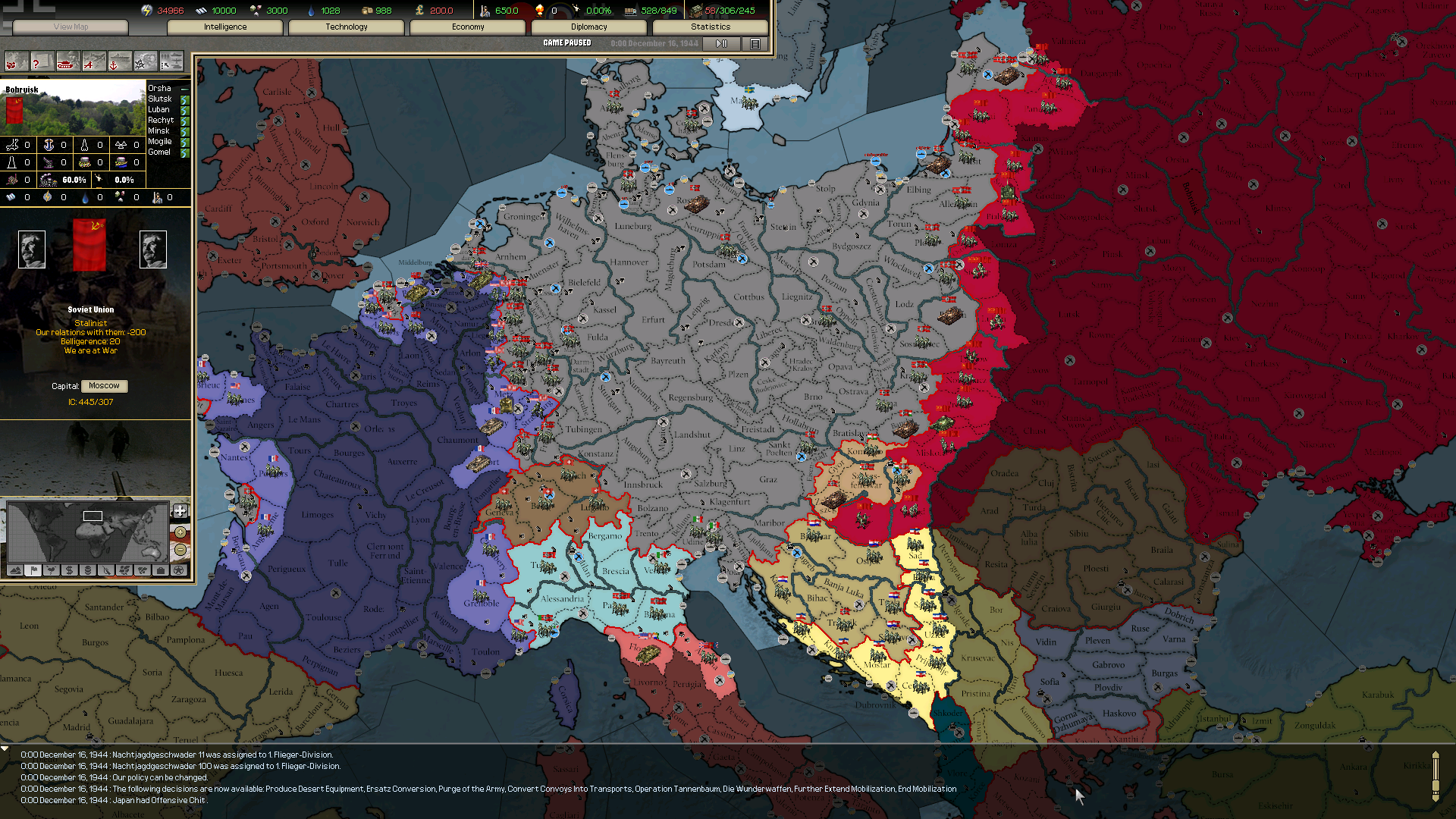The height and width of the screenshot is (819, 1456).
Task: Switch to economy mapmode (dollar icon under minimap)
Action: [x=69, y=571]
